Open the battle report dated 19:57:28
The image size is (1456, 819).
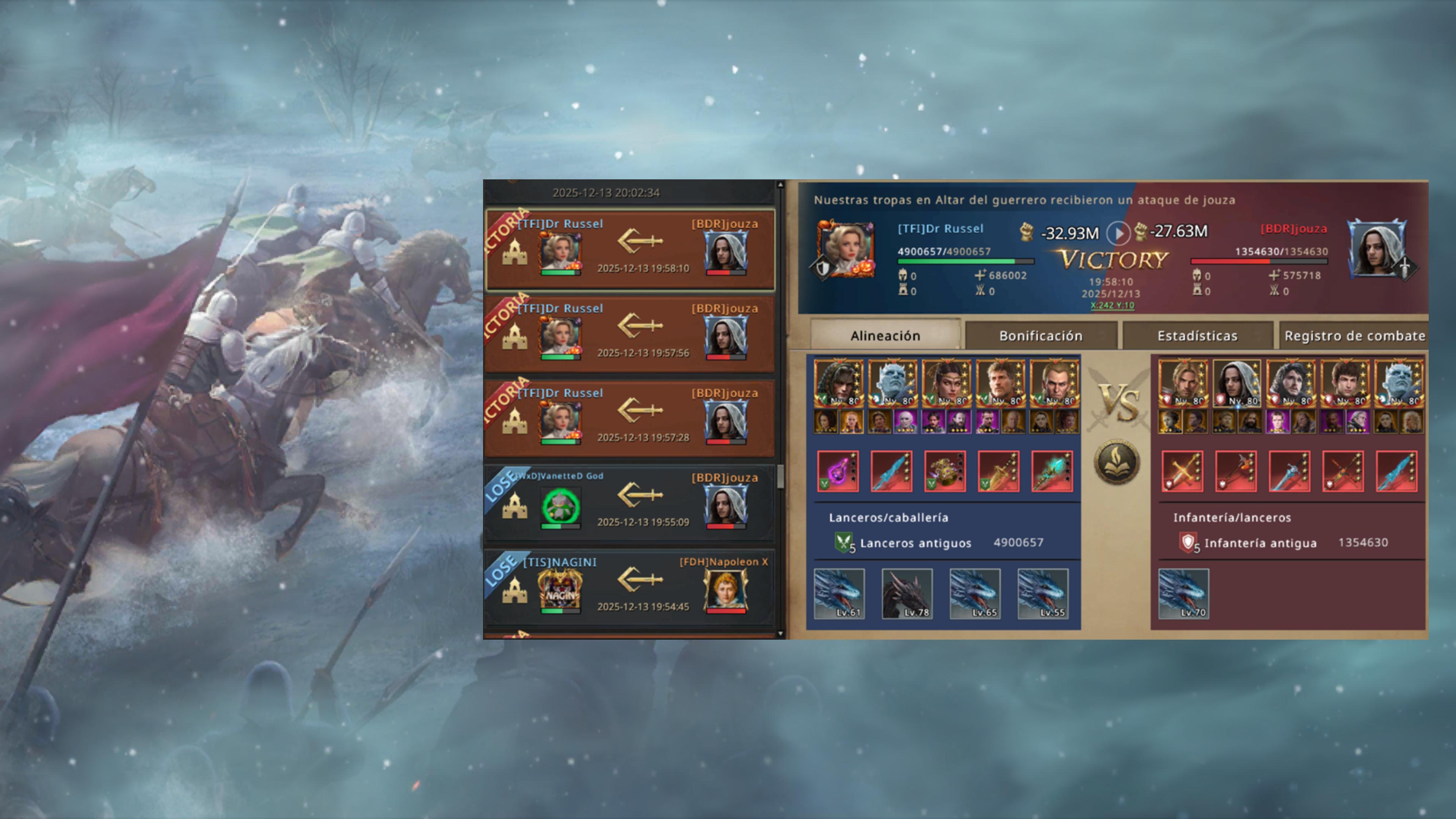(630, 419)
